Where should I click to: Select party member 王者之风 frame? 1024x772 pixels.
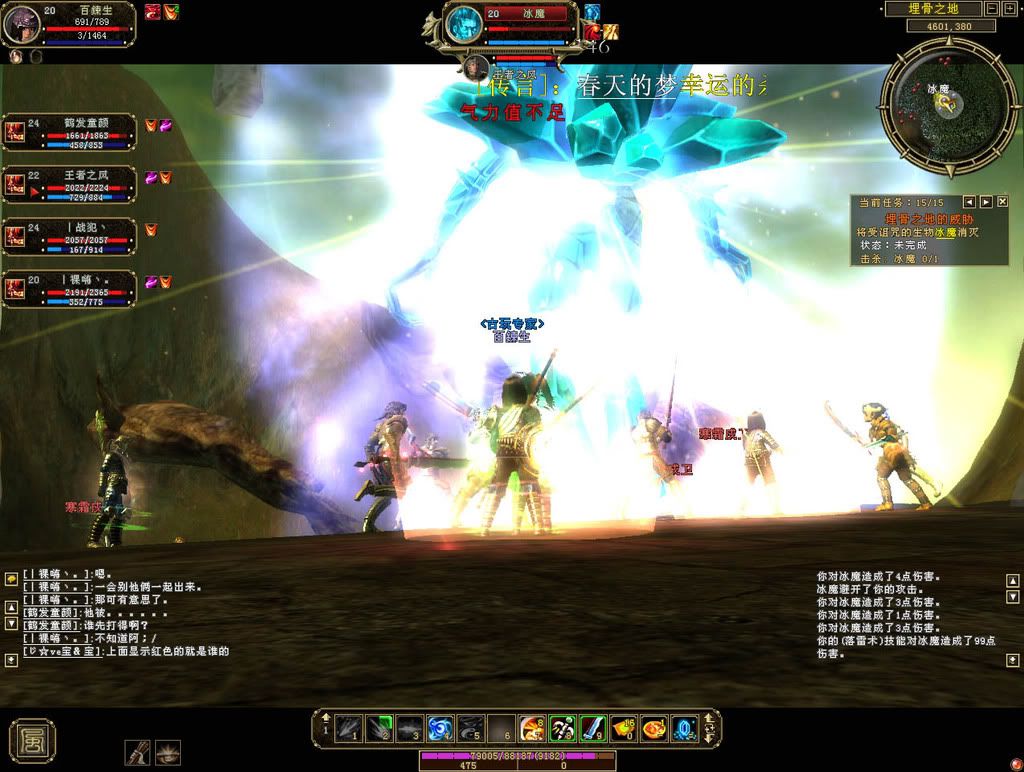tap(68, 185)
